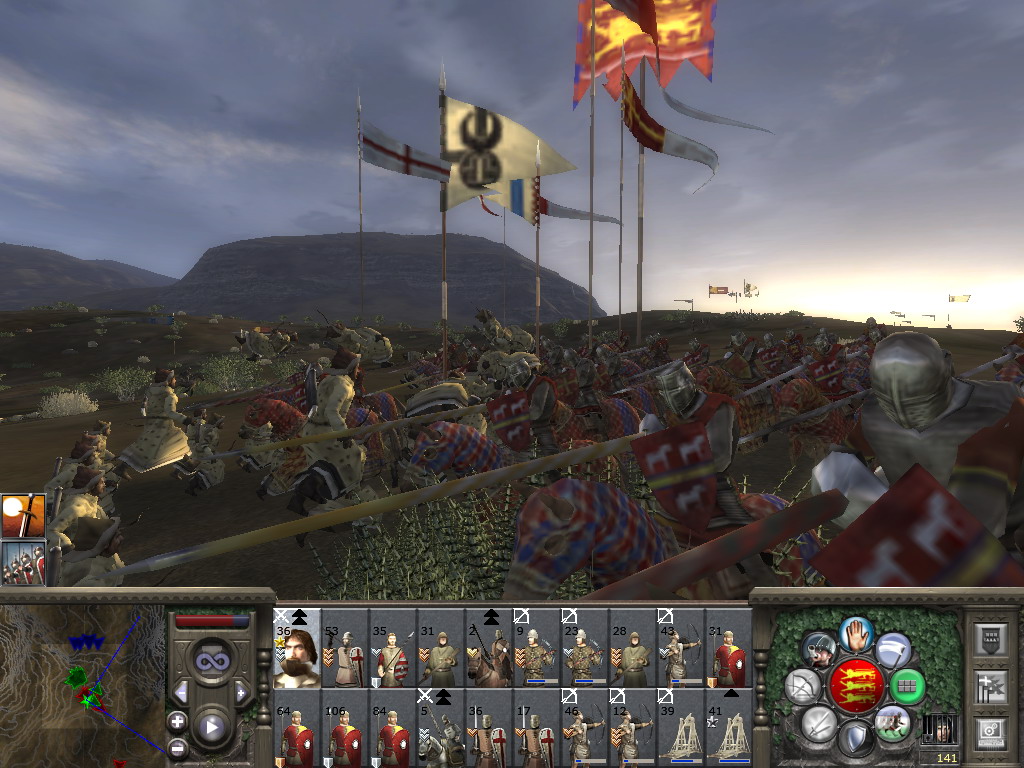
Task: Open the soldiers reinforcement notification icon
Action: (22, 563)
